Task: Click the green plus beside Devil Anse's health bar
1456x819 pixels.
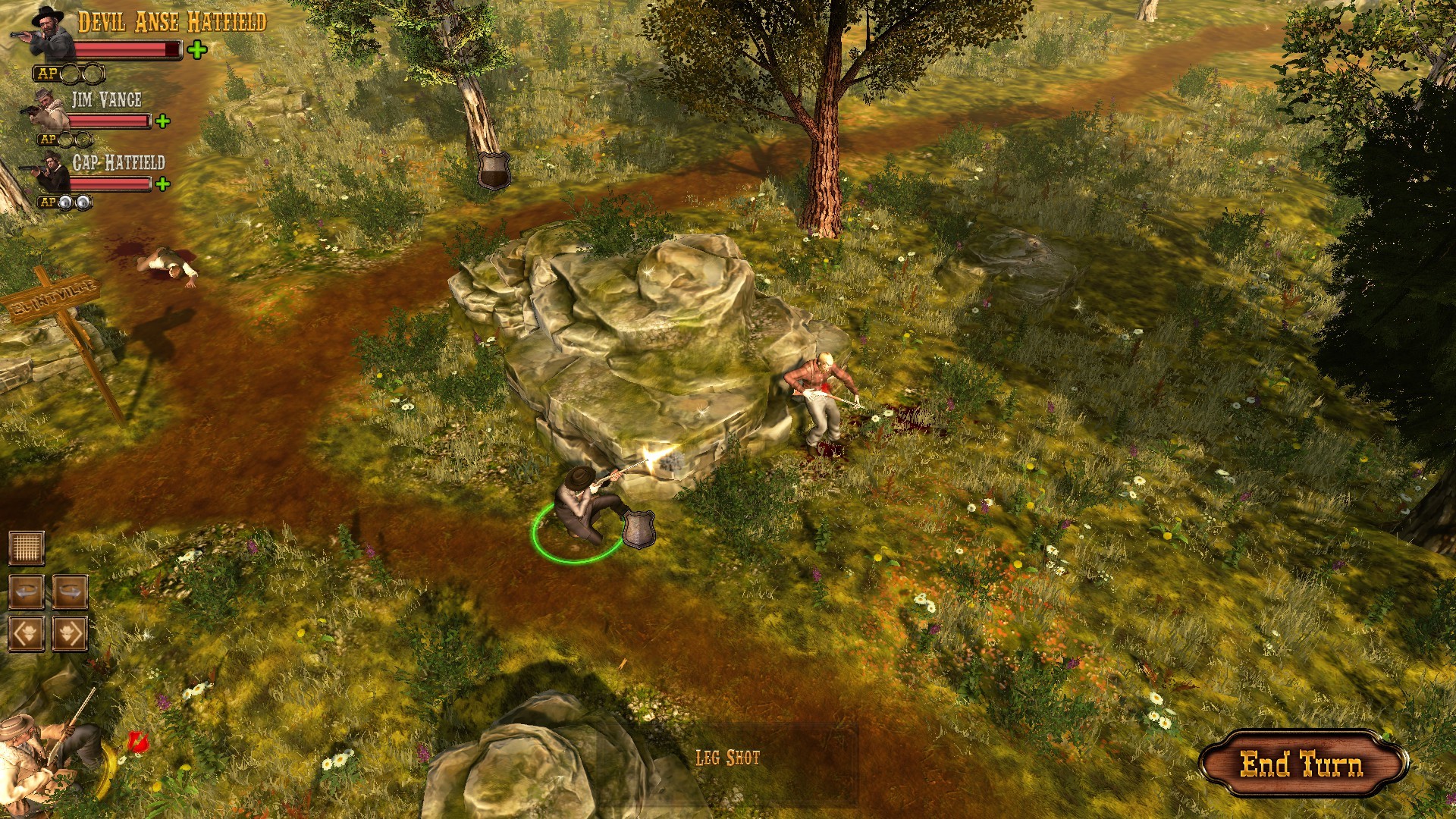Action: tap(196, 49)
